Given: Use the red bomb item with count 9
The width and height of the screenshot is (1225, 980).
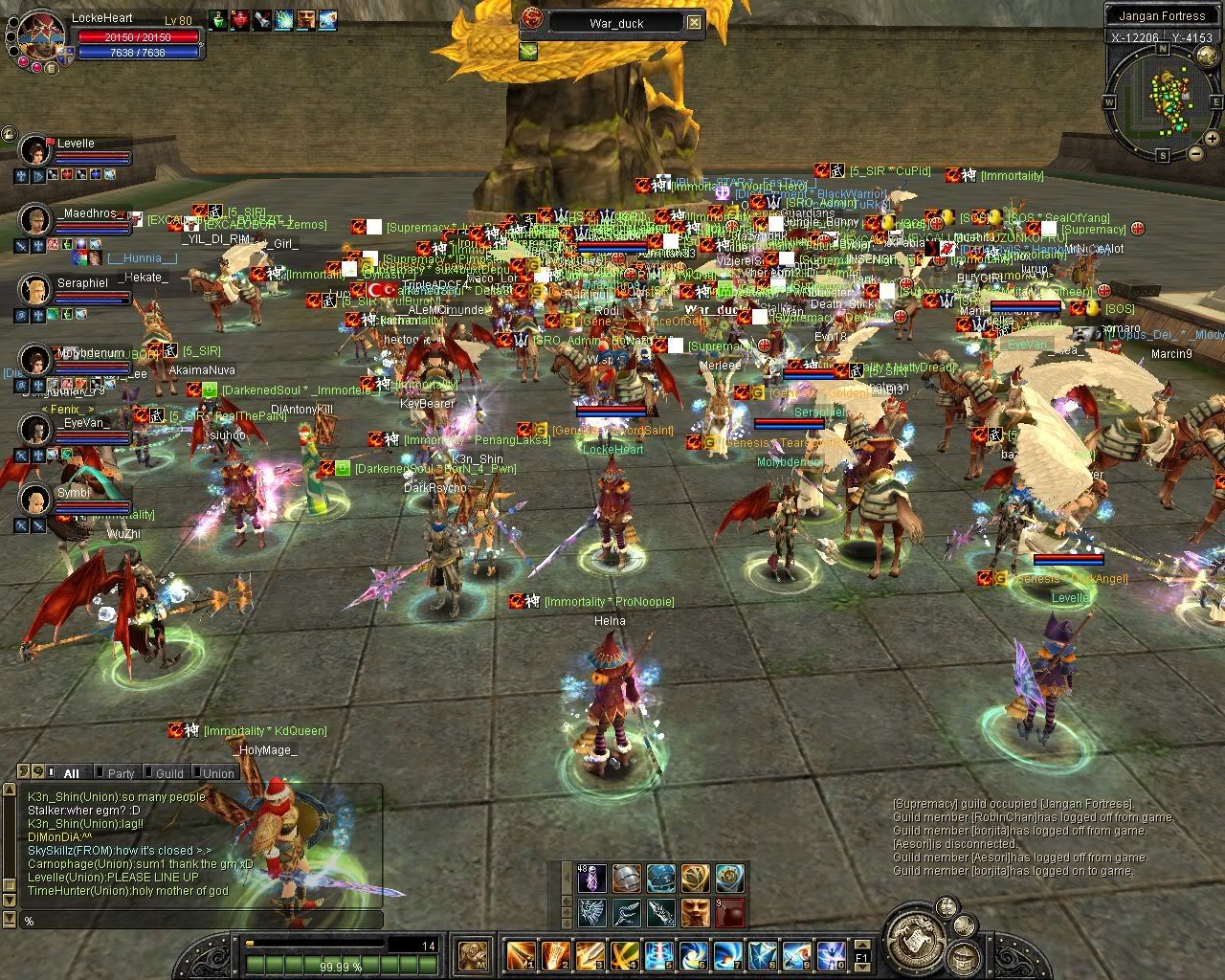Looking at the screenshot, I should pos(729,911).
